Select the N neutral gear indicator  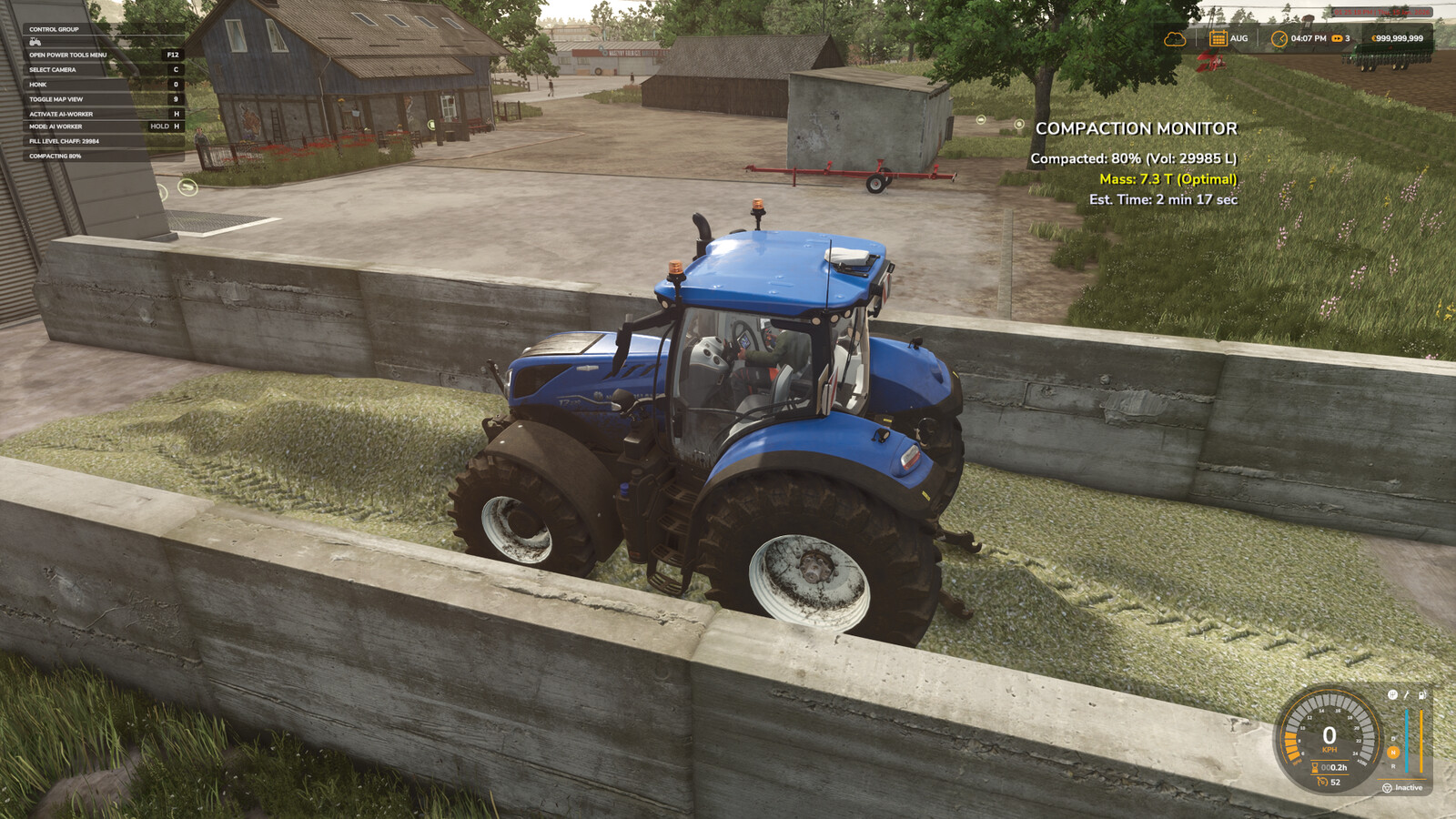tap(1392, 752)
